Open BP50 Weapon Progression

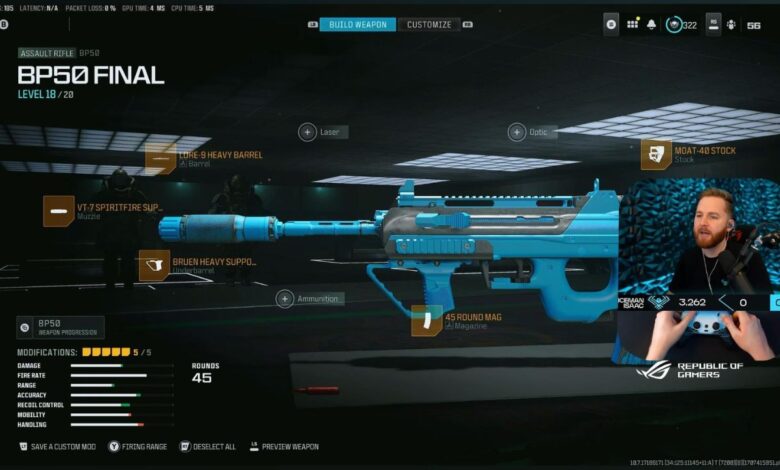[x=60, y=327]
